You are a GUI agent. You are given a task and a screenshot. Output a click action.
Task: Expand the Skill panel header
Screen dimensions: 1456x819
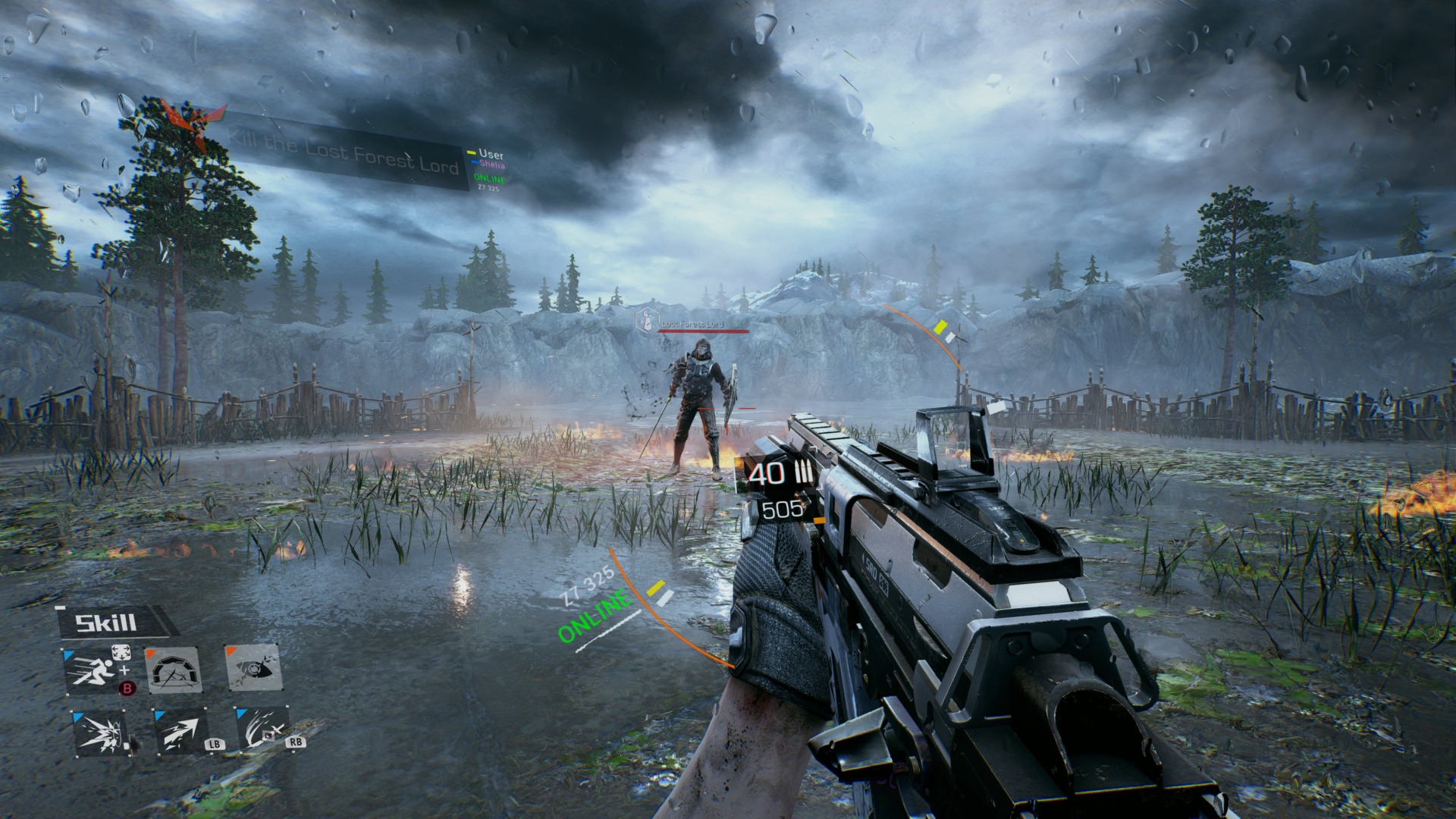tap(105, 623)
